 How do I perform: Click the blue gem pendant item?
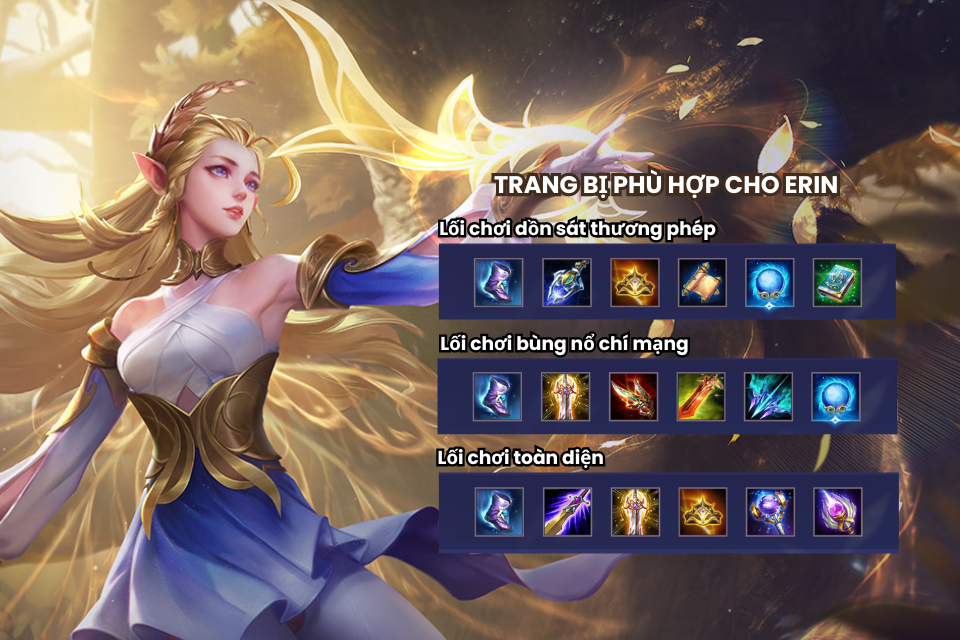click(x=566, y=282)
